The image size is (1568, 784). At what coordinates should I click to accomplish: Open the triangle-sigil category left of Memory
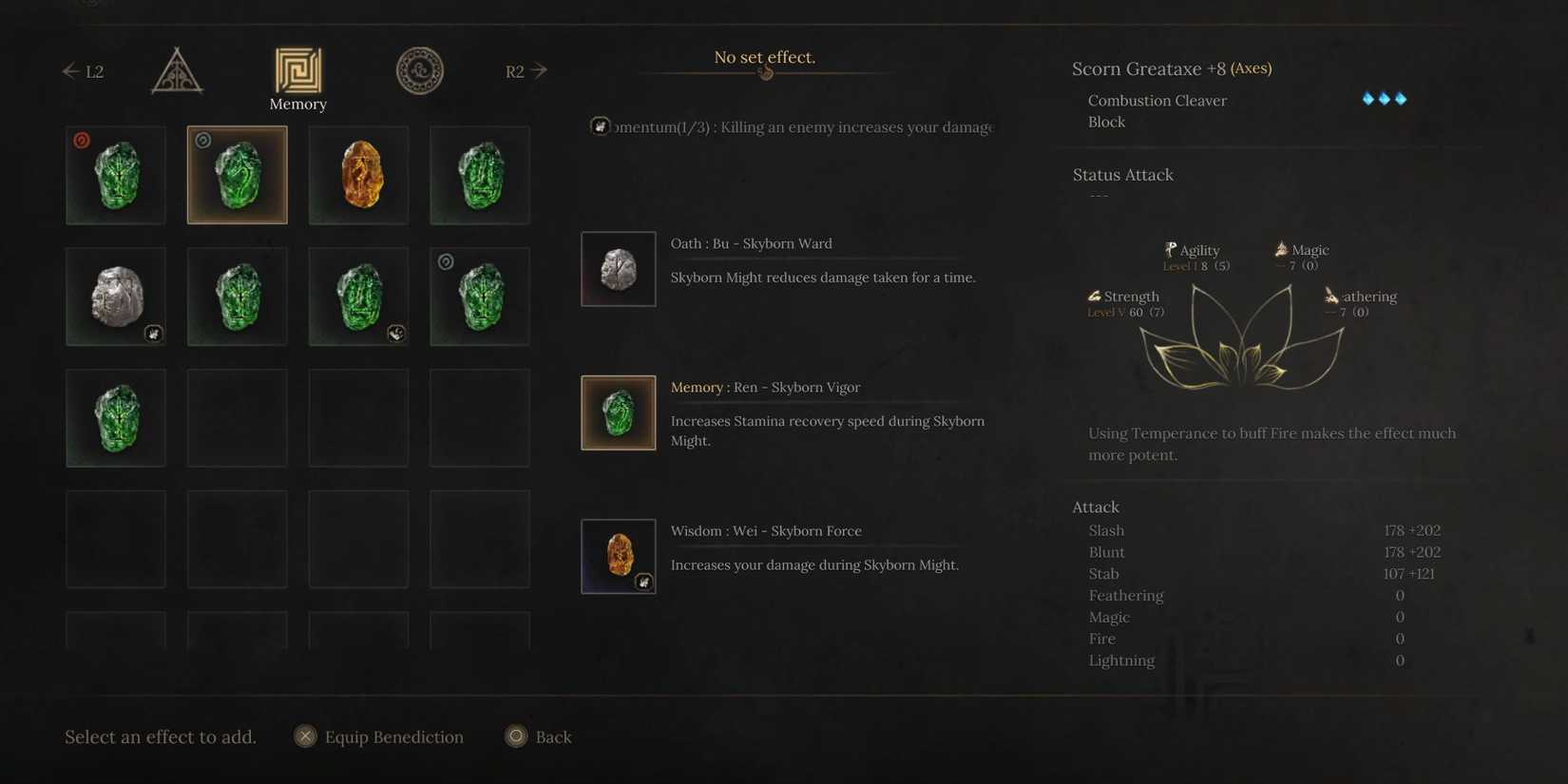pyautogui.click(x=176, y=70)
